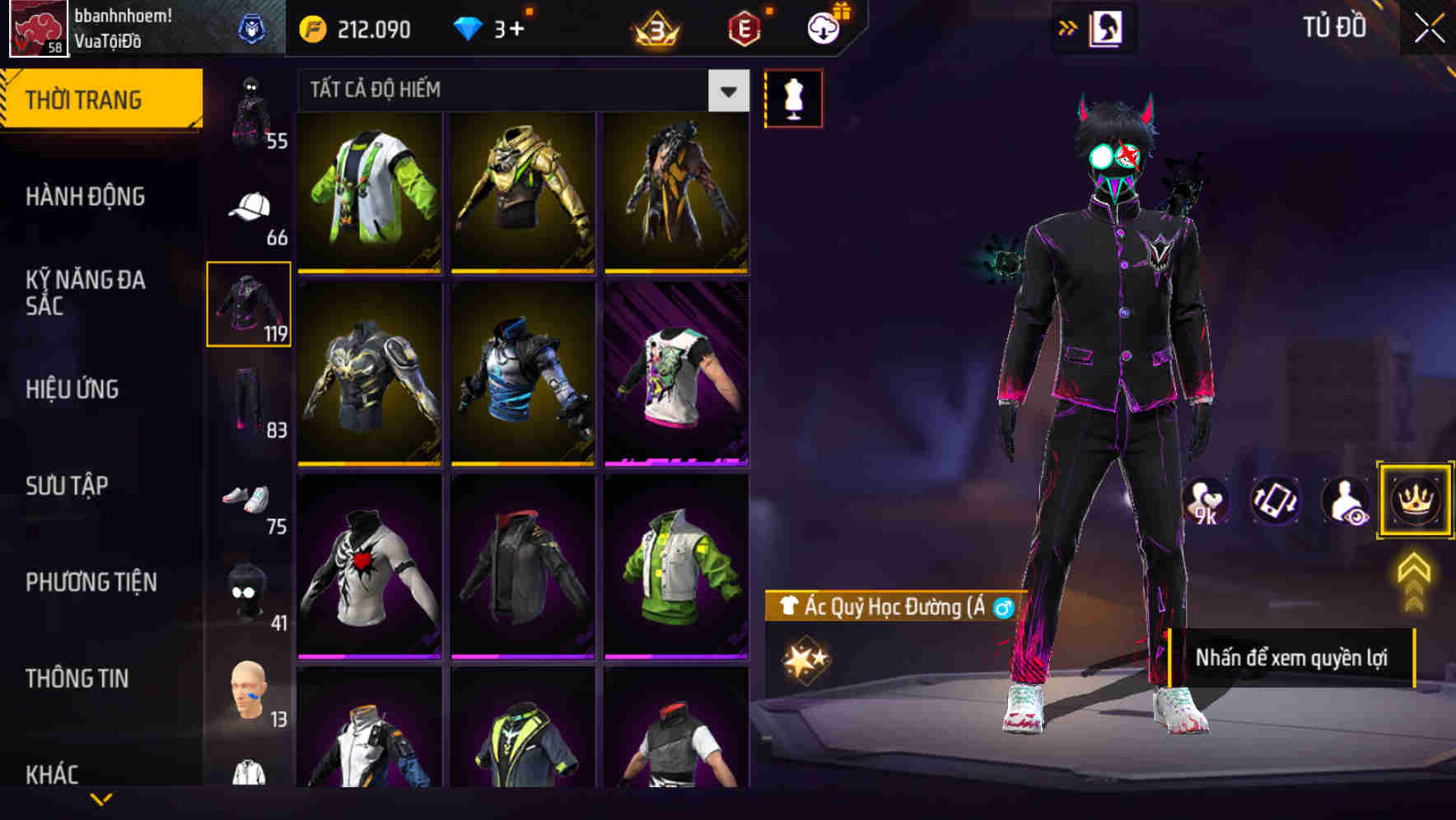The width and height of the screenshot is (1456, 820).
Task: Click the rank 3 crown icon
Action: 655,26
